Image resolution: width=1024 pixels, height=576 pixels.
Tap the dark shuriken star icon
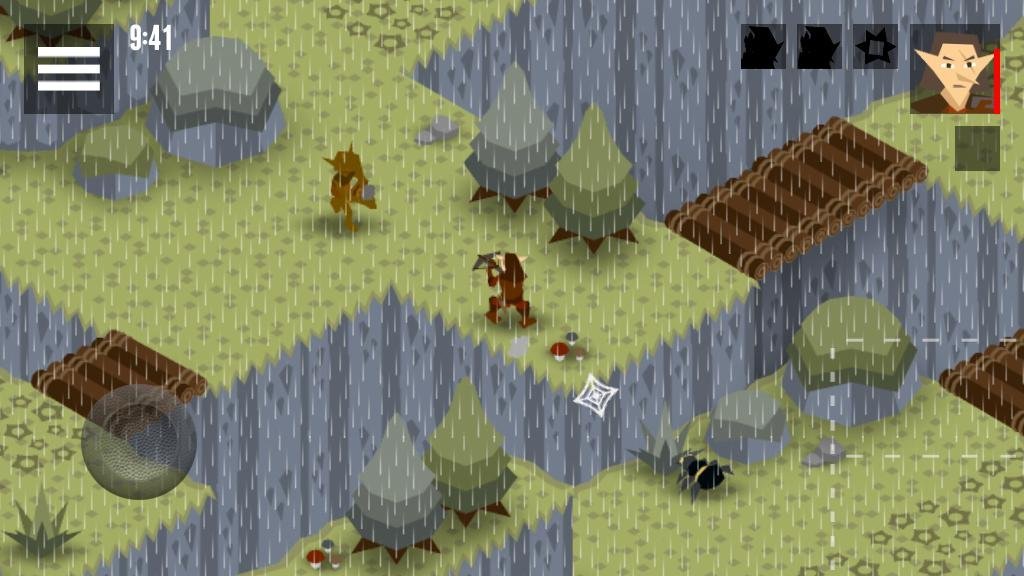tap(875, 47)
